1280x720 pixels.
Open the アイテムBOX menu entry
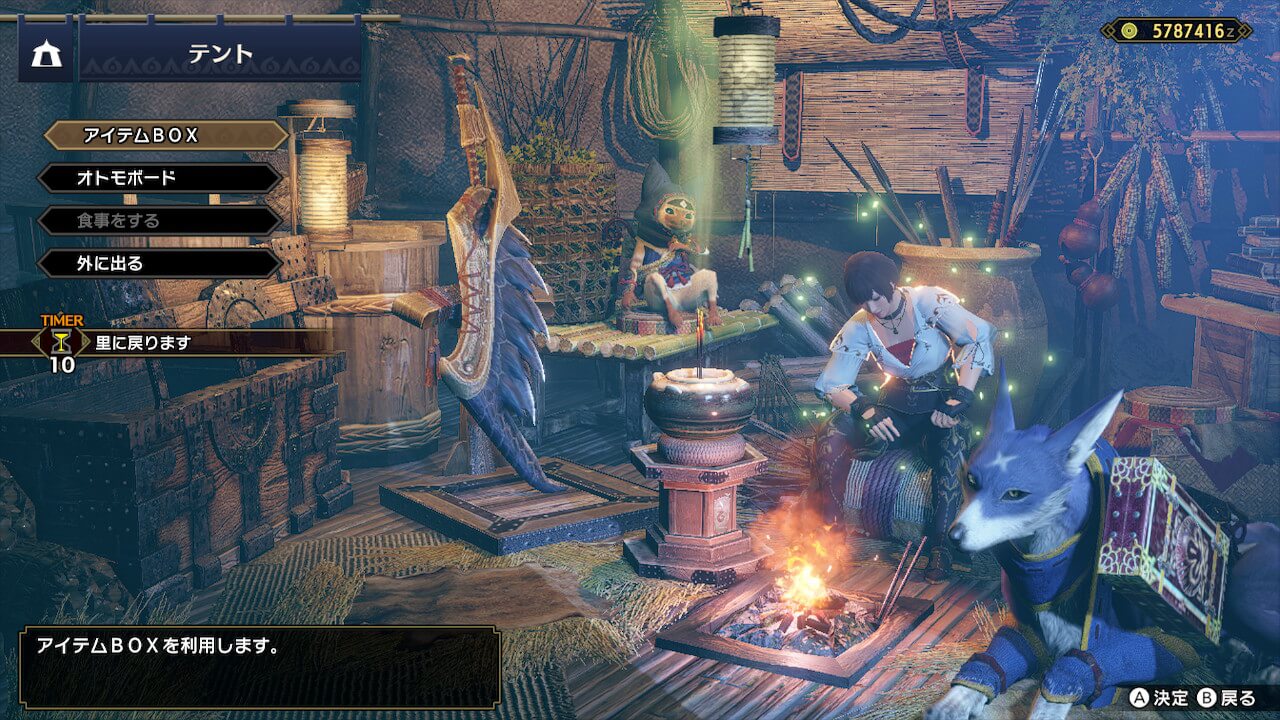165,135
